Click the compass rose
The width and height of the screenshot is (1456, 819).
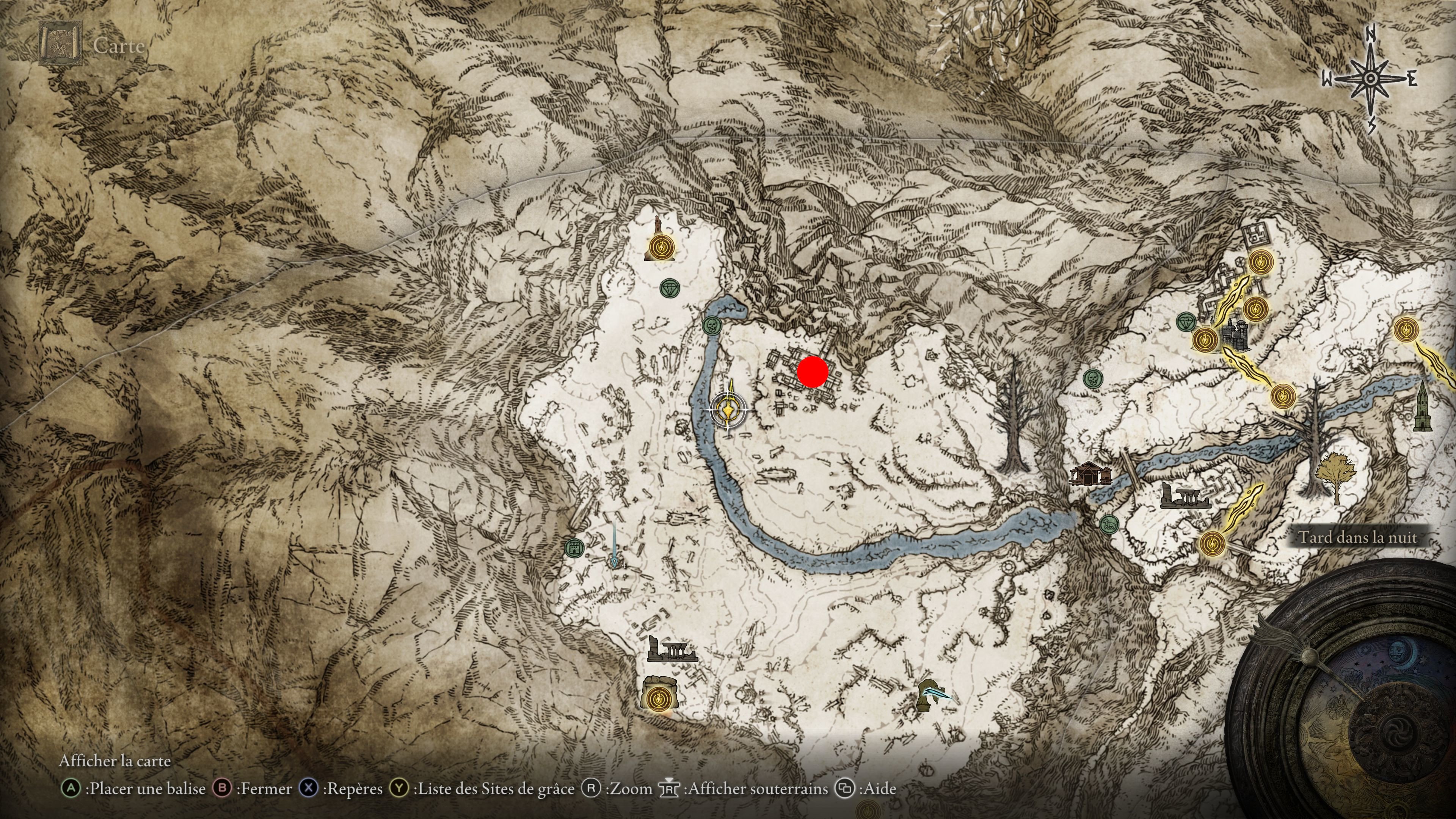(x=1370, y=79)
